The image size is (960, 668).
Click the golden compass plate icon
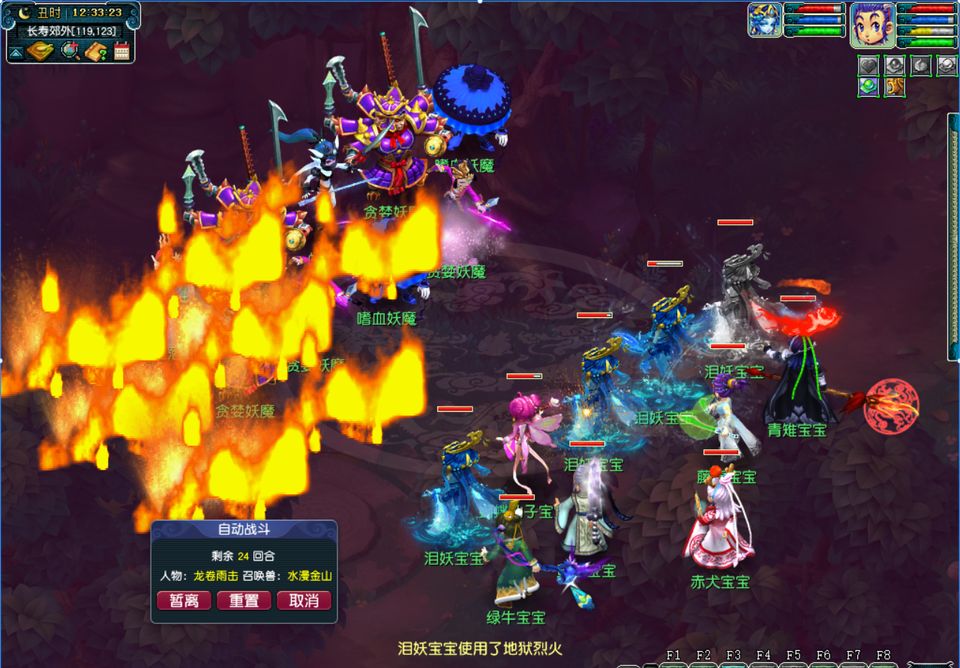tap(41, 51)
